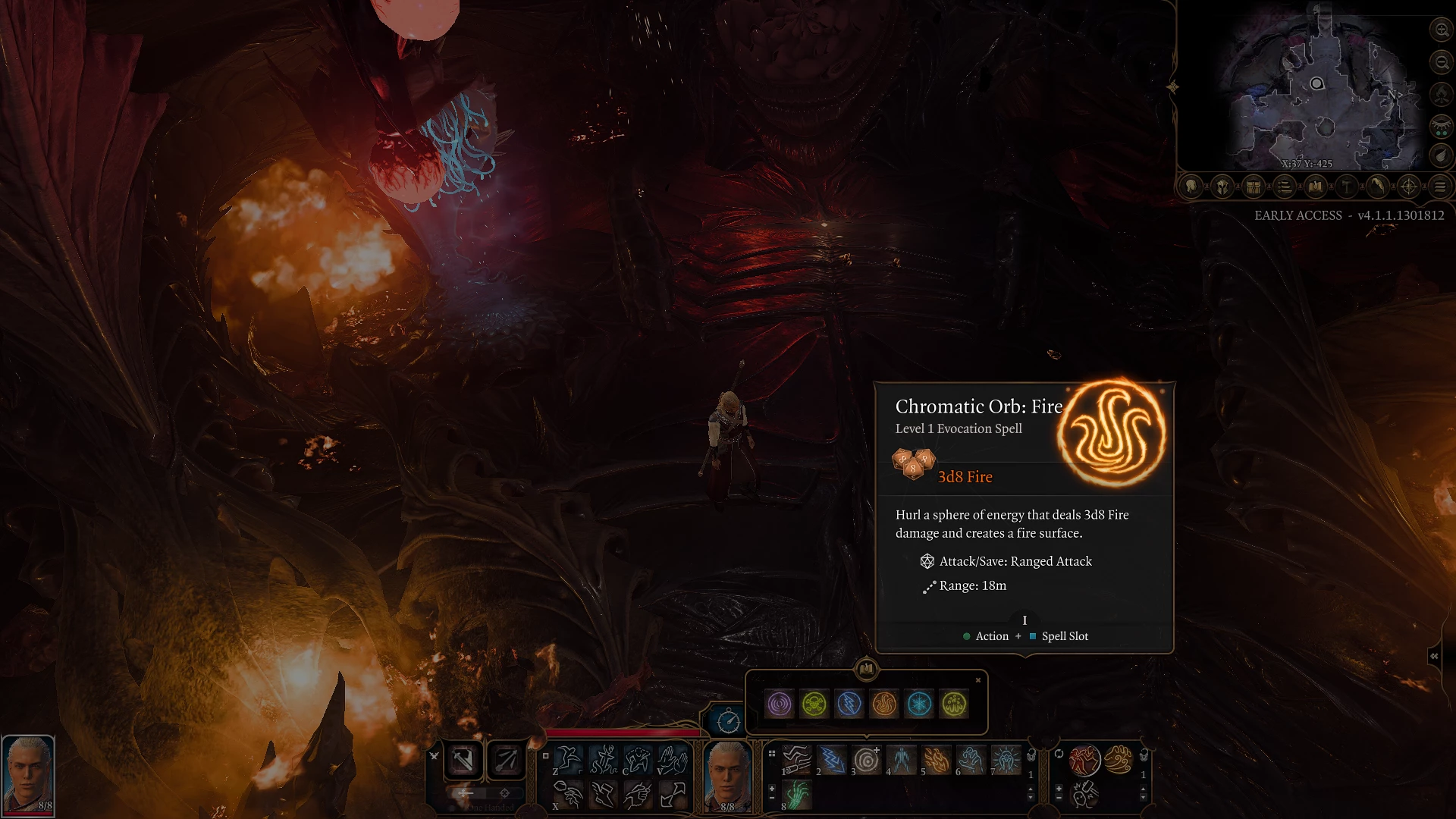Open the spellbook menu icon
This screenshot has width=1456, height=819.
1316,187
